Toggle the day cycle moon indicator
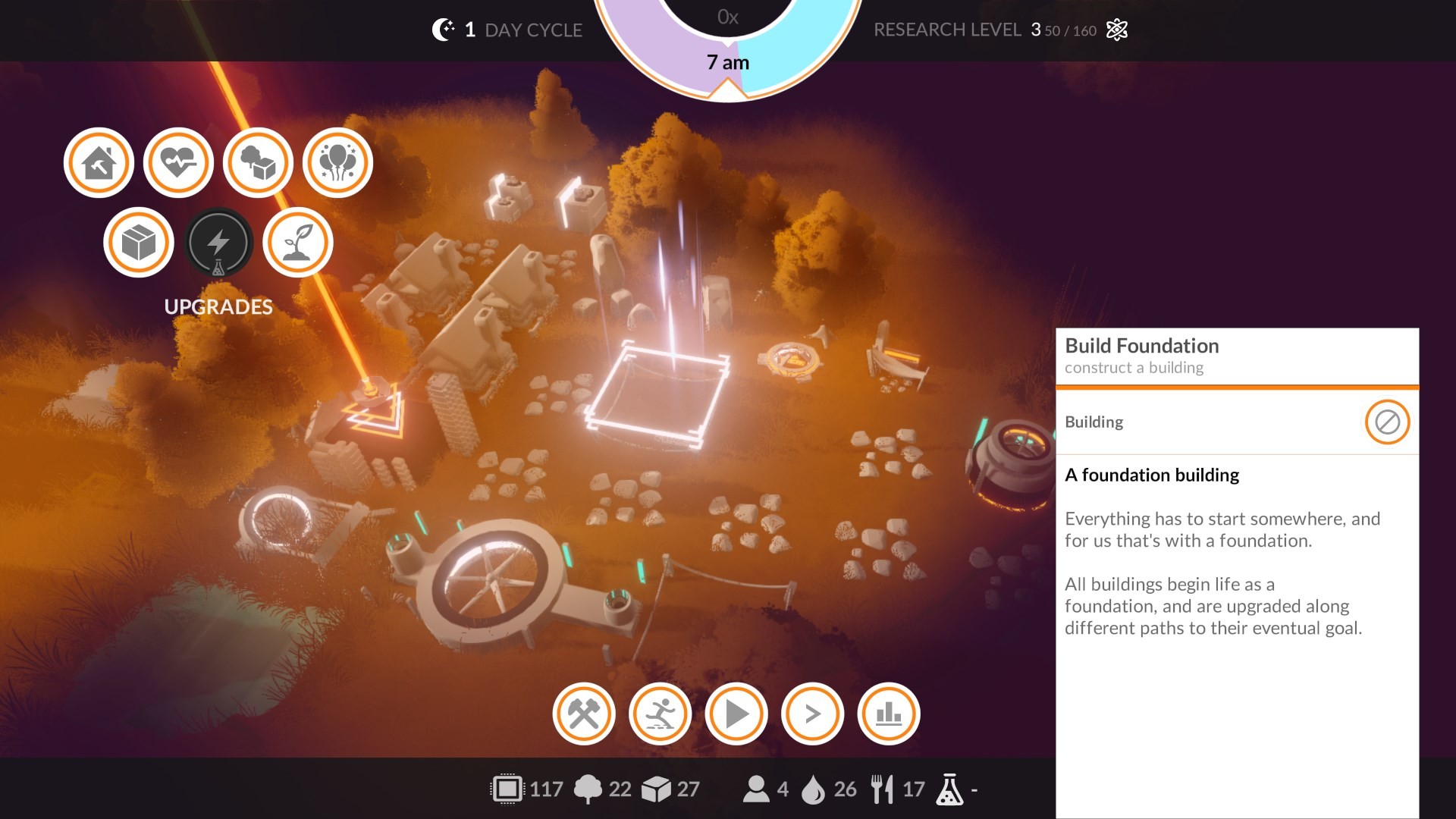The height and width of the screenshot is (819, 1456). tap(442, 29)
